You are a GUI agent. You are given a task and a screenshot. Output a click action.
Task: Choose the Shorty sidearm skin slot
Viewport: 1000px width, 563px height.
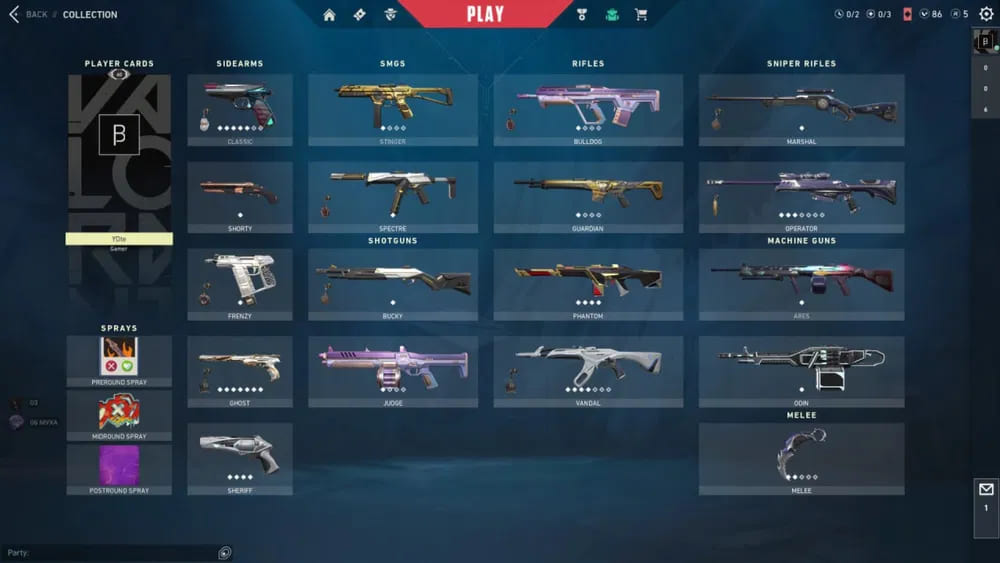240,196
